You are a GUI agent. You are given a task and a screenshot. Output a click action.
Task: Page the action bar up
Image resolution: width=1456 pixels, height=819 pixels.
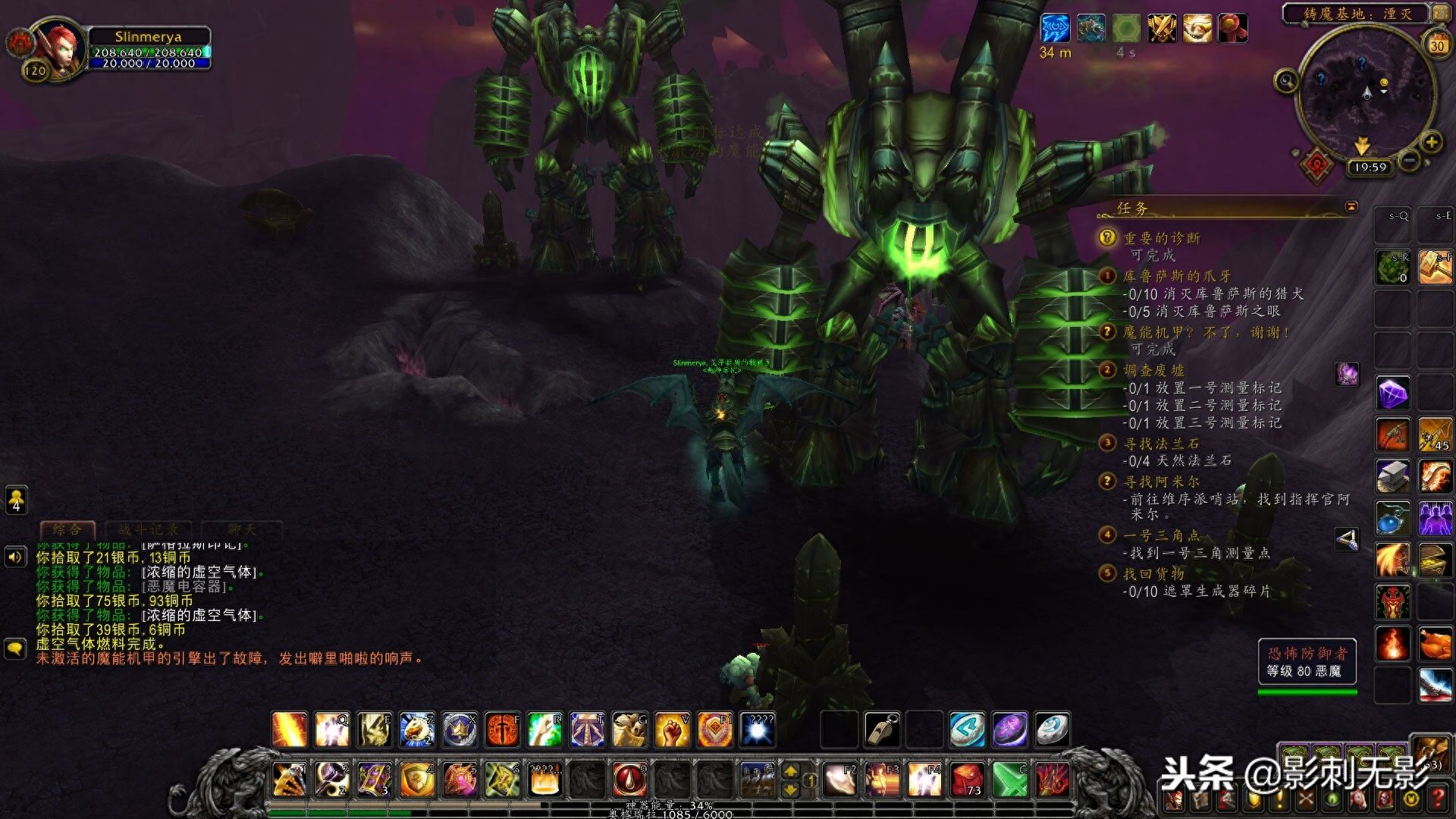tap(790, 771)
